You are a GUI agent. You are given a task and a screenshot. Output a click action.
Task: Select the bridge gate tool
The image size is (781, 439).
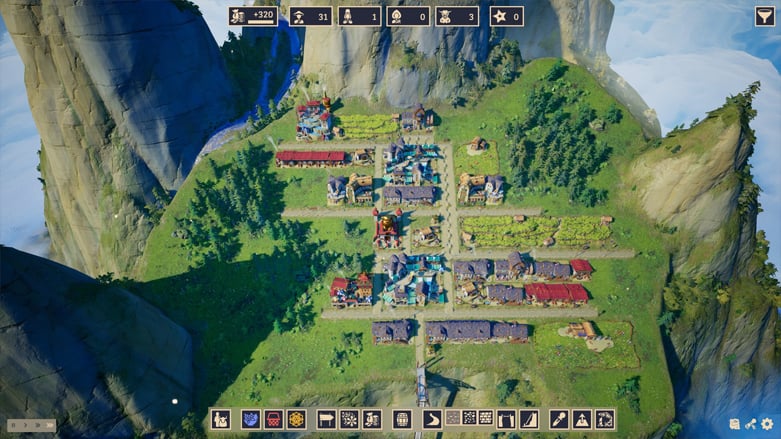click(507, 419)
